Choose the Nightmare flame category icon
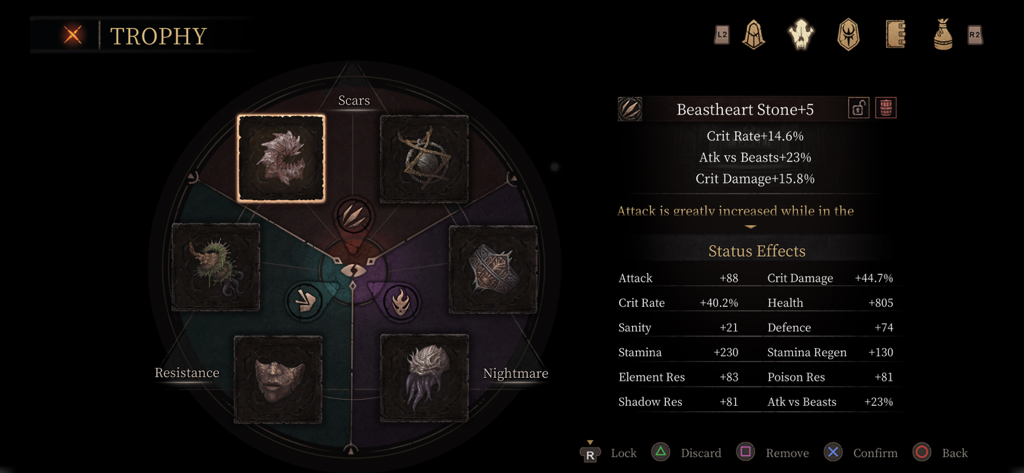1024x473 pixels. coord(401,300)
